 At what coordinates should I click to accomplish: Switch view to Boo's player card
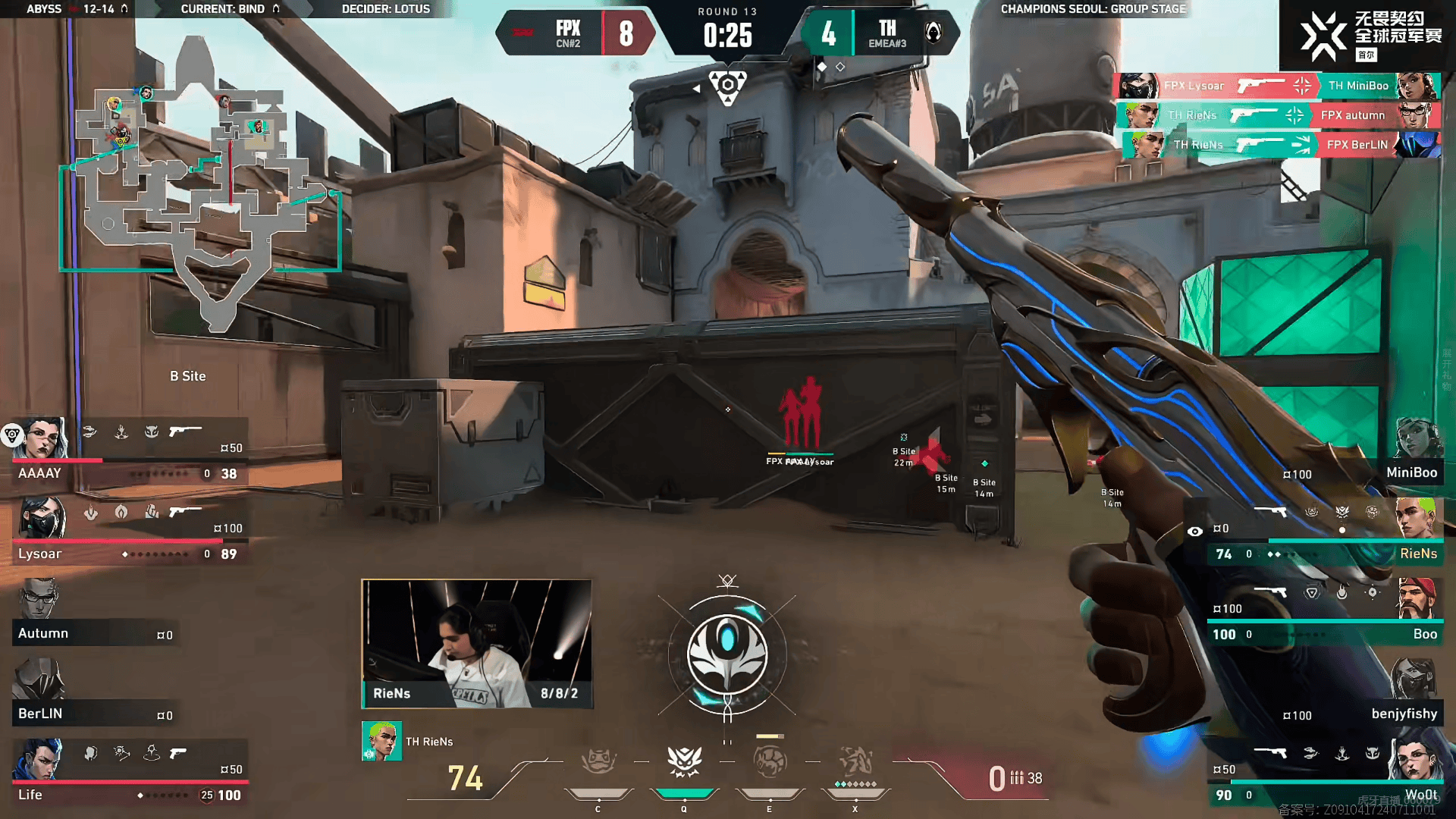1323,615
